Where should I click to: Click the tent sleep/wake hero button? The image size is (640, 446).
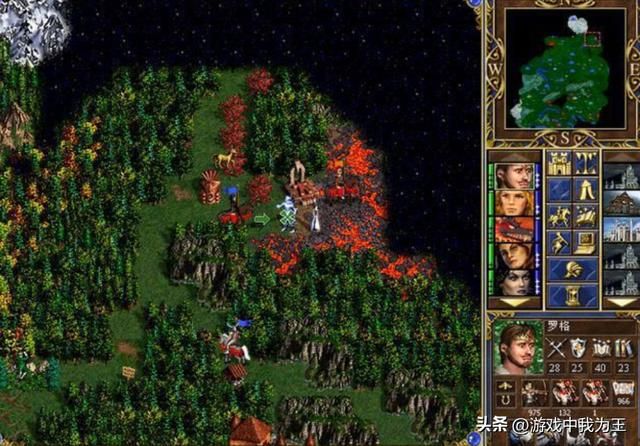[x=585, y=190]
